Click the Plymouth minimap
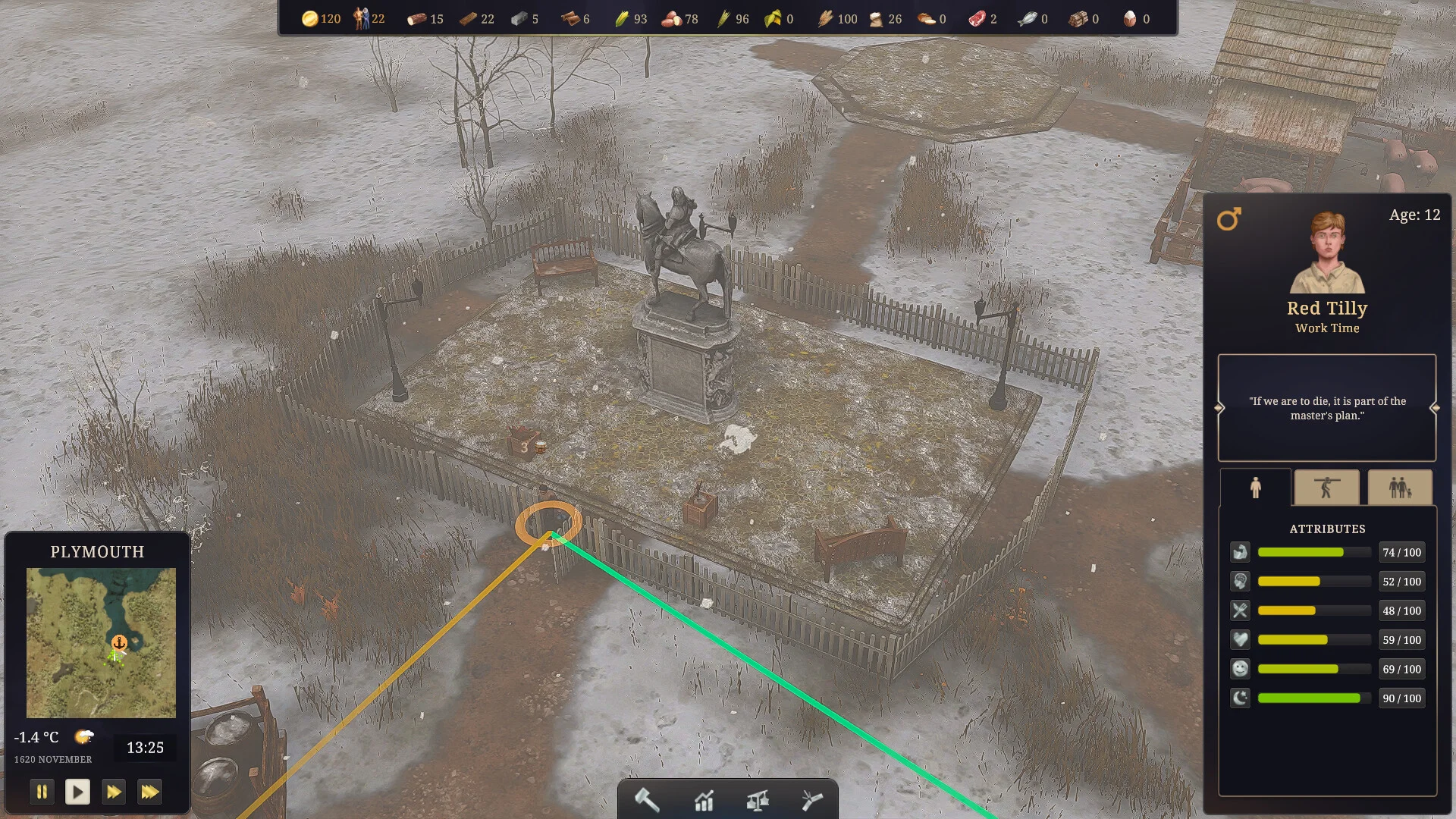Image resolution: width=1456 pixels, height=819 pixels. 101,642
